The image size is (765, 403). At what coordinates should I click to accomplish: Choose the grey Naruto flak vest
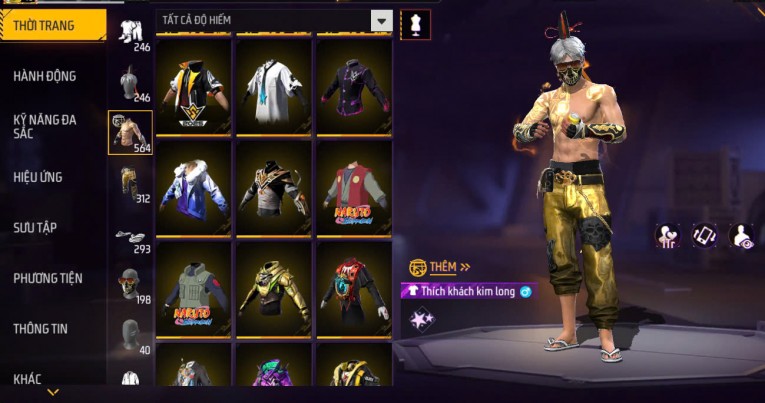pyautogui.click(x=194, y=290)
